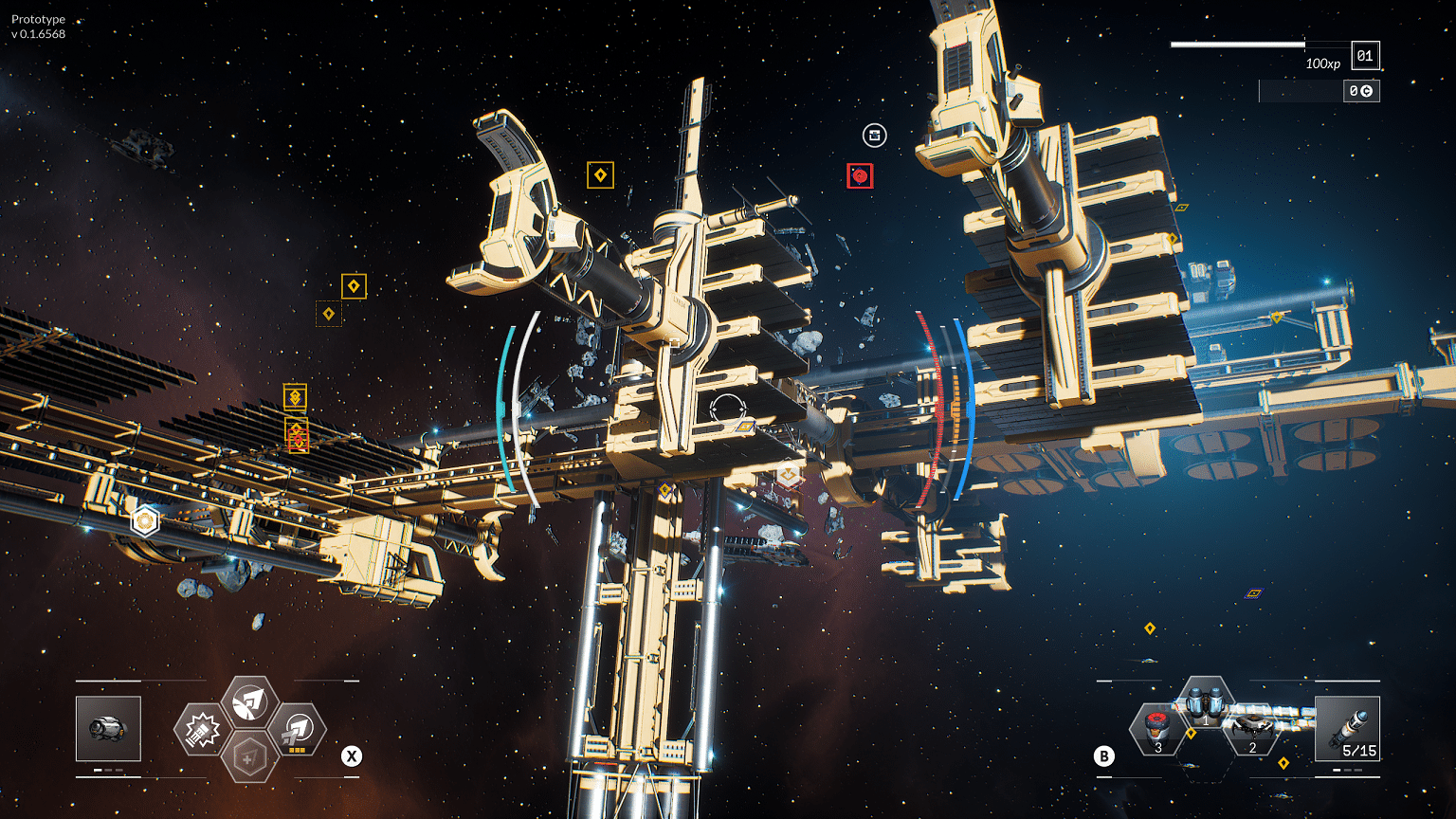
Task: Activate the top arrow boost ability
Action: [x=249, y=701]
